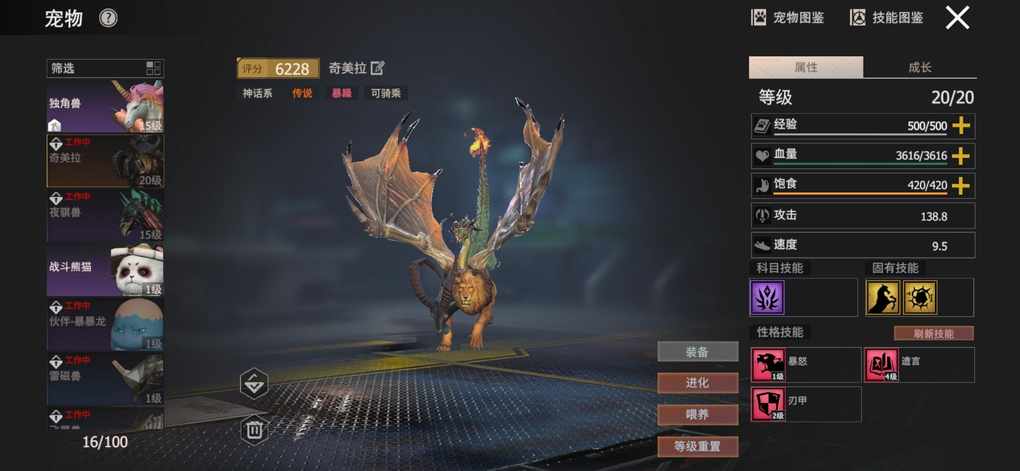Viewport: 1020px width, 471px height.
Task: Open the 筛选 filter dropdown
Action: pyautogui.click(x=105, y=69)
